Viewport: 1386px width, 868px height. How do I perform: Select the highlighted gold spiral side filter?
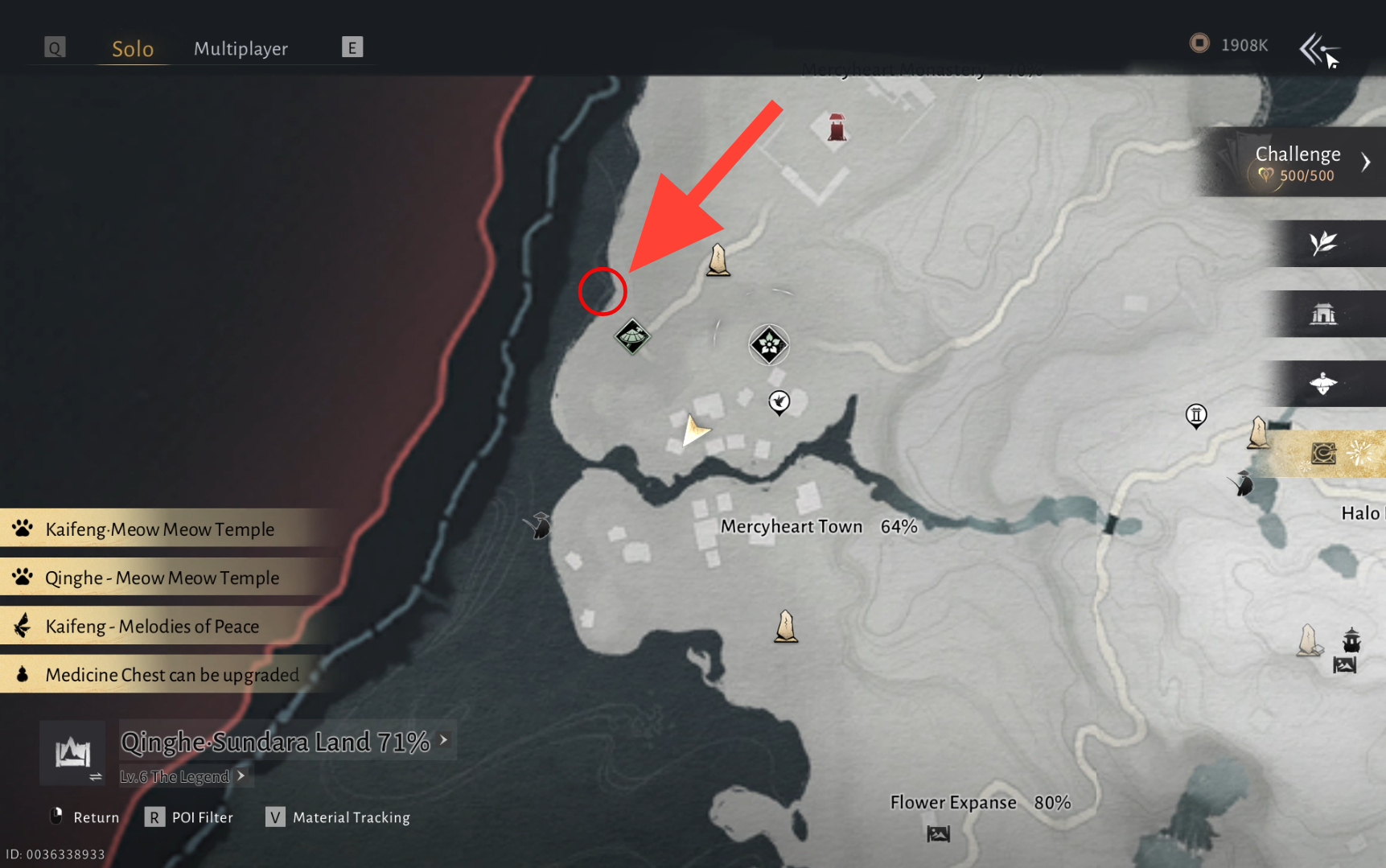coord(1323,454)
